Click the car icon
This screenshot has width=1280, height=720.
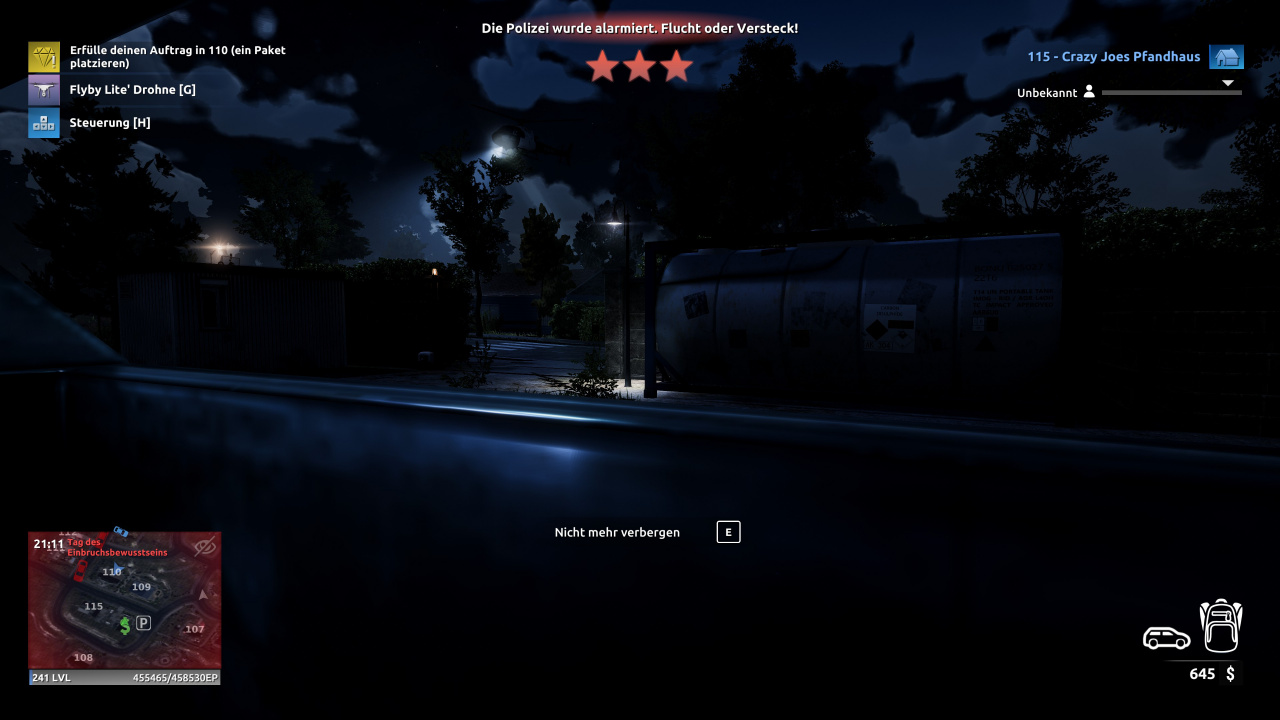[1166, 637]
